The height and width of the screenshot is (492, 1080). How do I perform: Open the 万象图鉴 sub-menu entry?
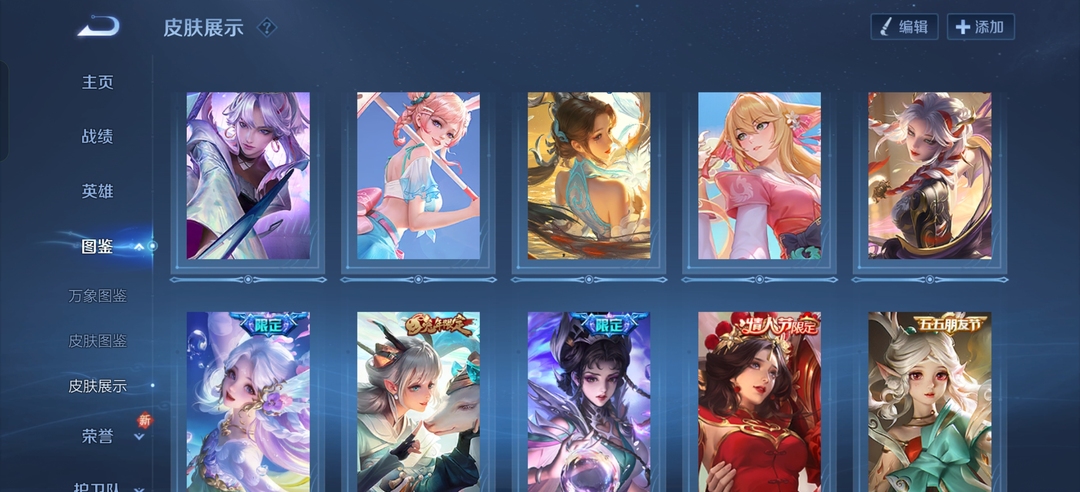[x=98, y=296]
